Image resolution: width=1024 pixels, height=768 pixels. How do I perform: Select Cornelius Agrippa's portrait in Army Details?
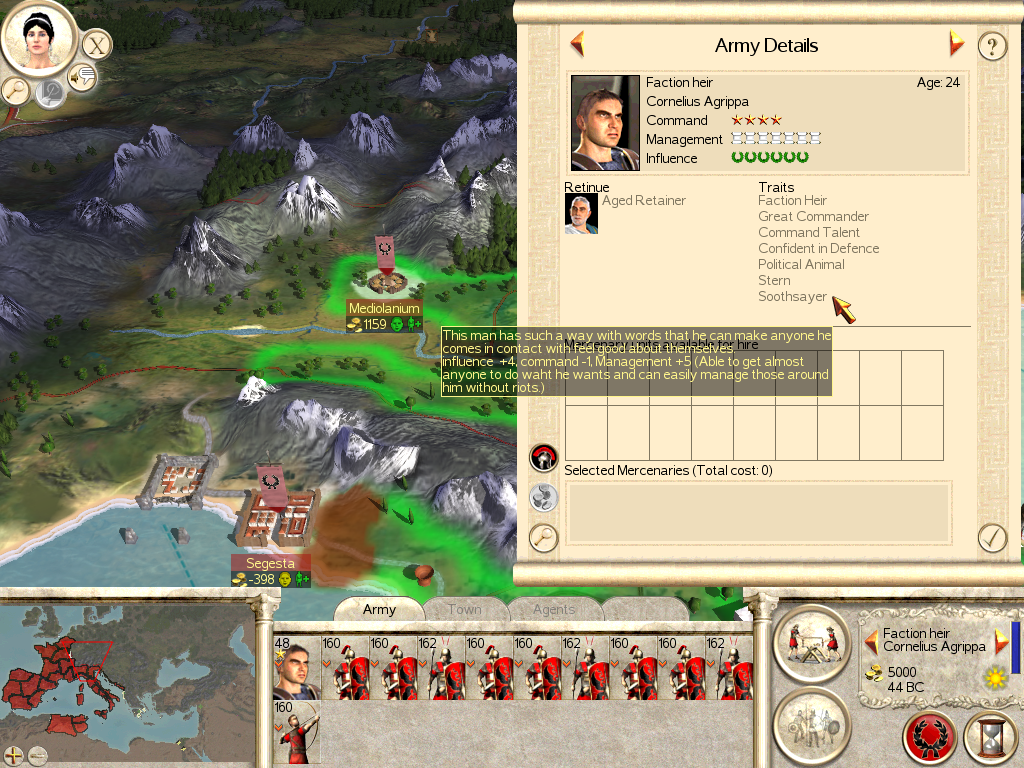click(x=605, y=123)
